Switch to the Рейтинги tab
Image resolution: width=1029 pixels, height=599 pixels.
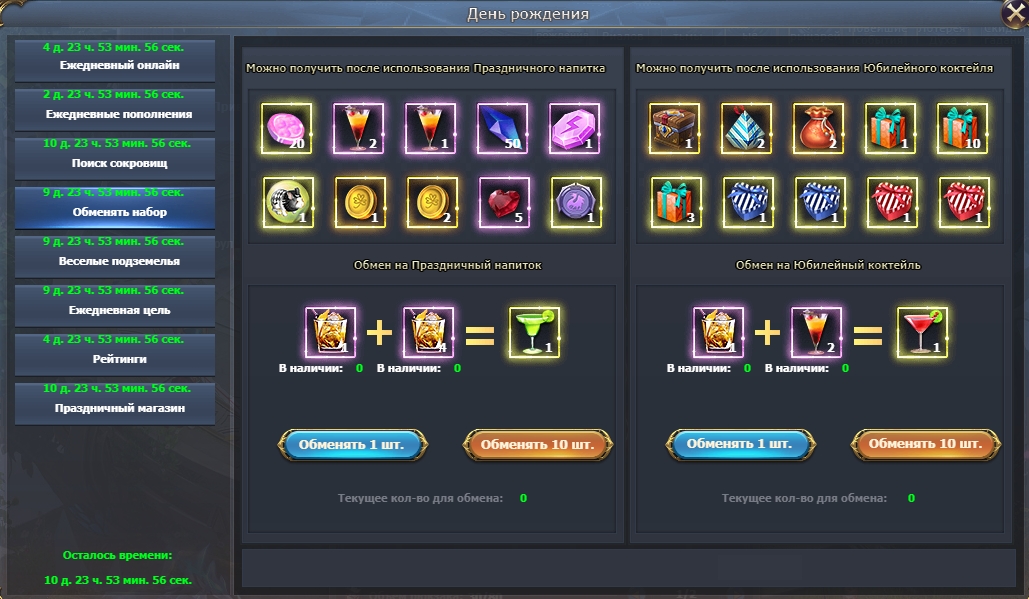[113, 353]
